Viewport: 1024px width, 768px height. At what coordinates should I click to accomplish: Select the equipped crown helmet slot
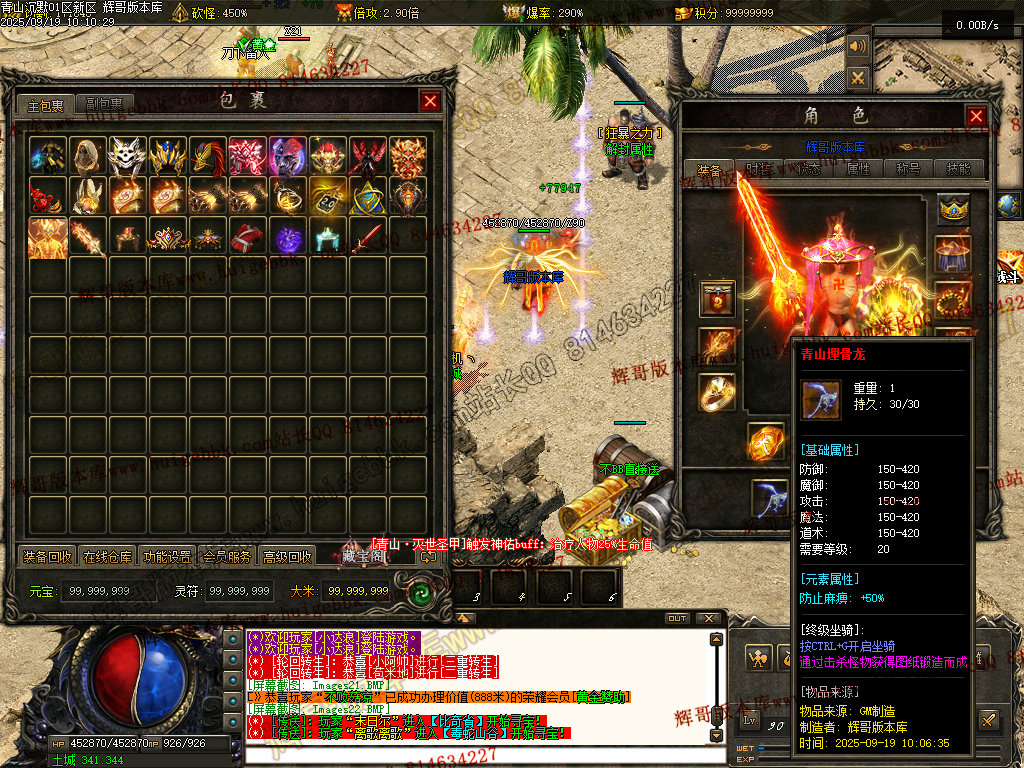click(954, 209)
